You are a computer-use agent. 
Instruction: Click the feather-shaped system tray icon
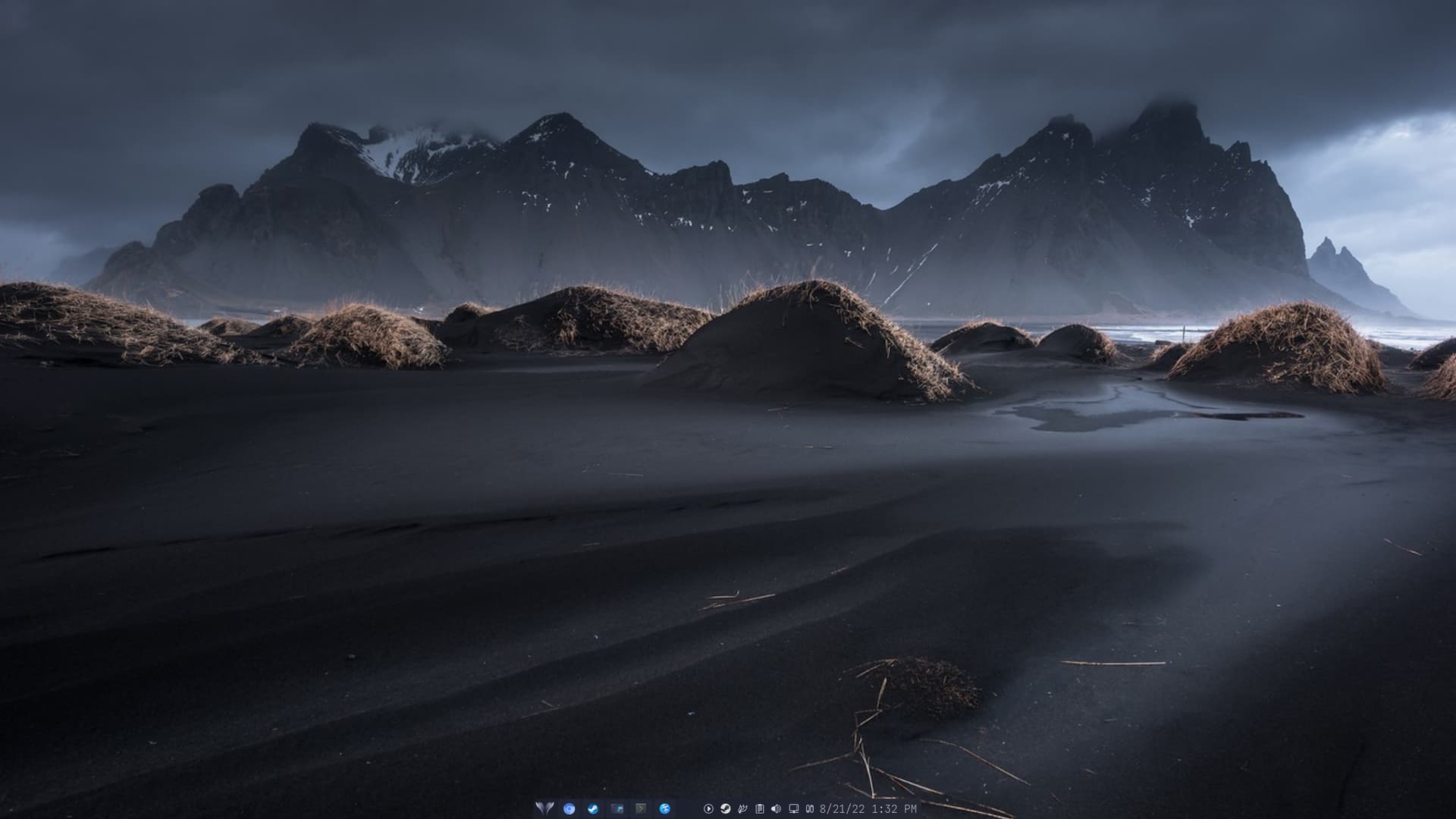pos(743,808)
